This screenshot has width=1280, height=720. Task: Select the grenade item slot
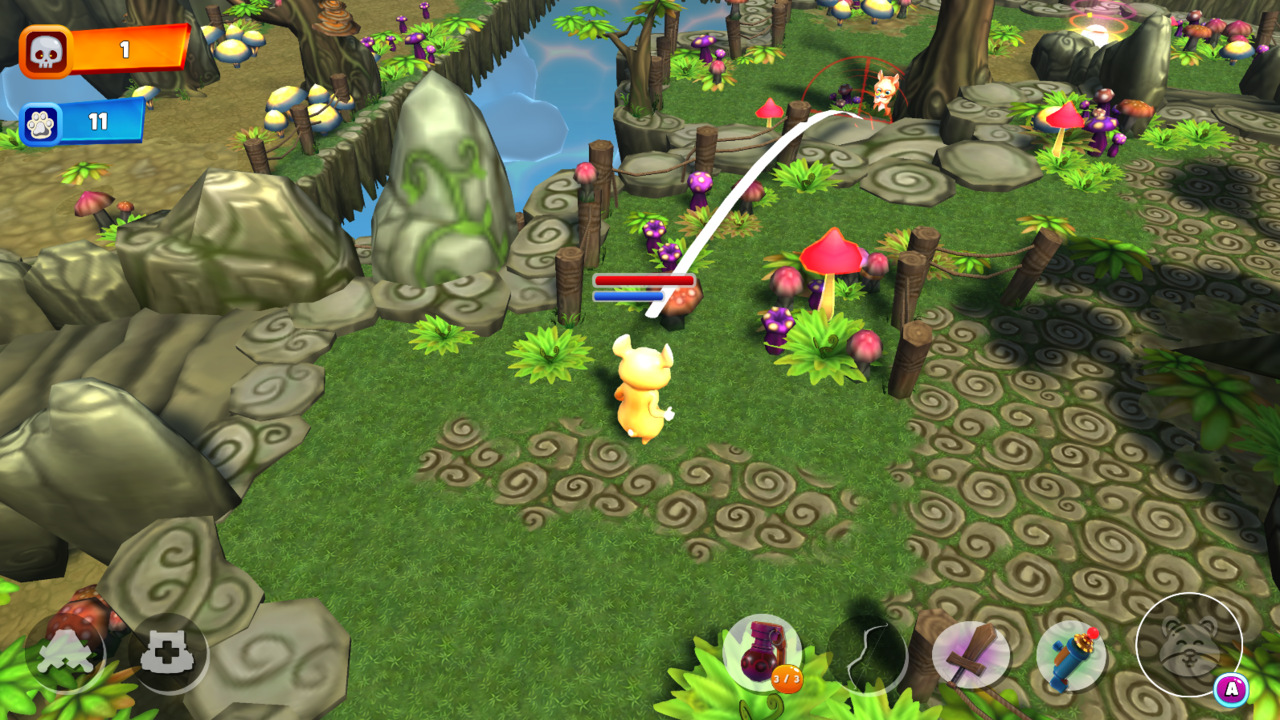click(764, 651)
